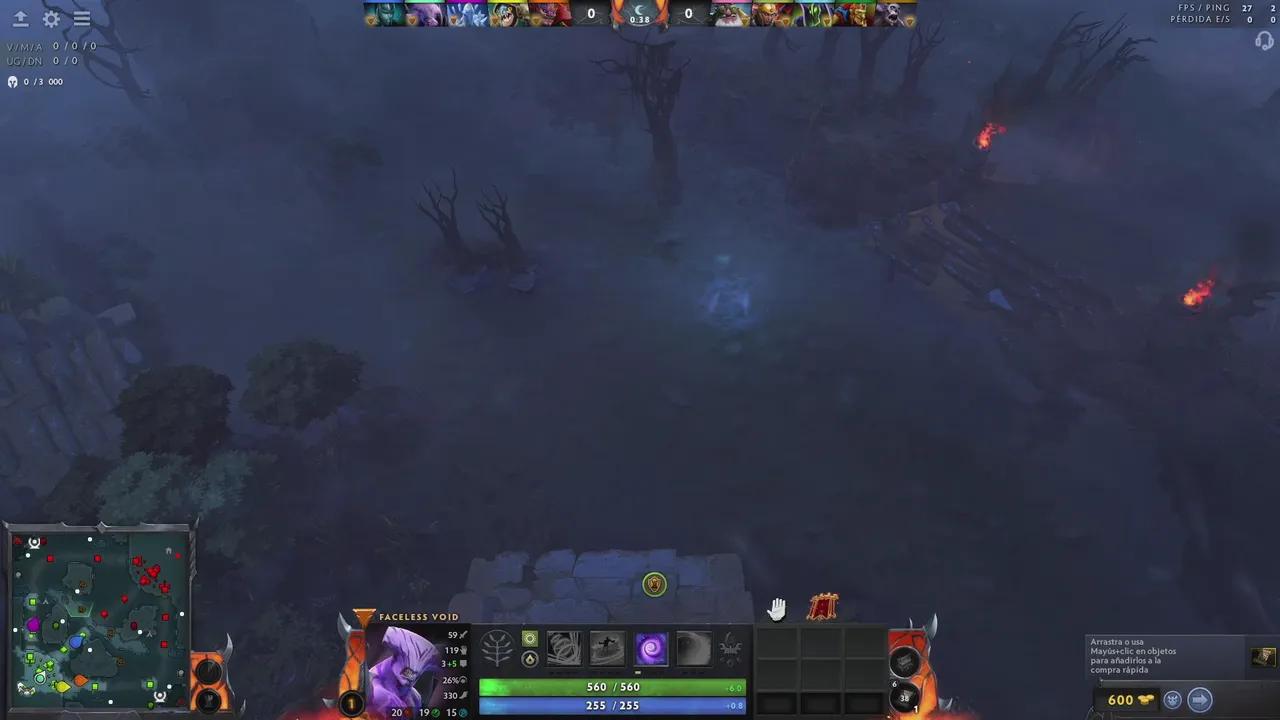The height and width of the screenshot is (720, 1280).
Task: Click the Radiant team score counter
Action: (590, 13)
